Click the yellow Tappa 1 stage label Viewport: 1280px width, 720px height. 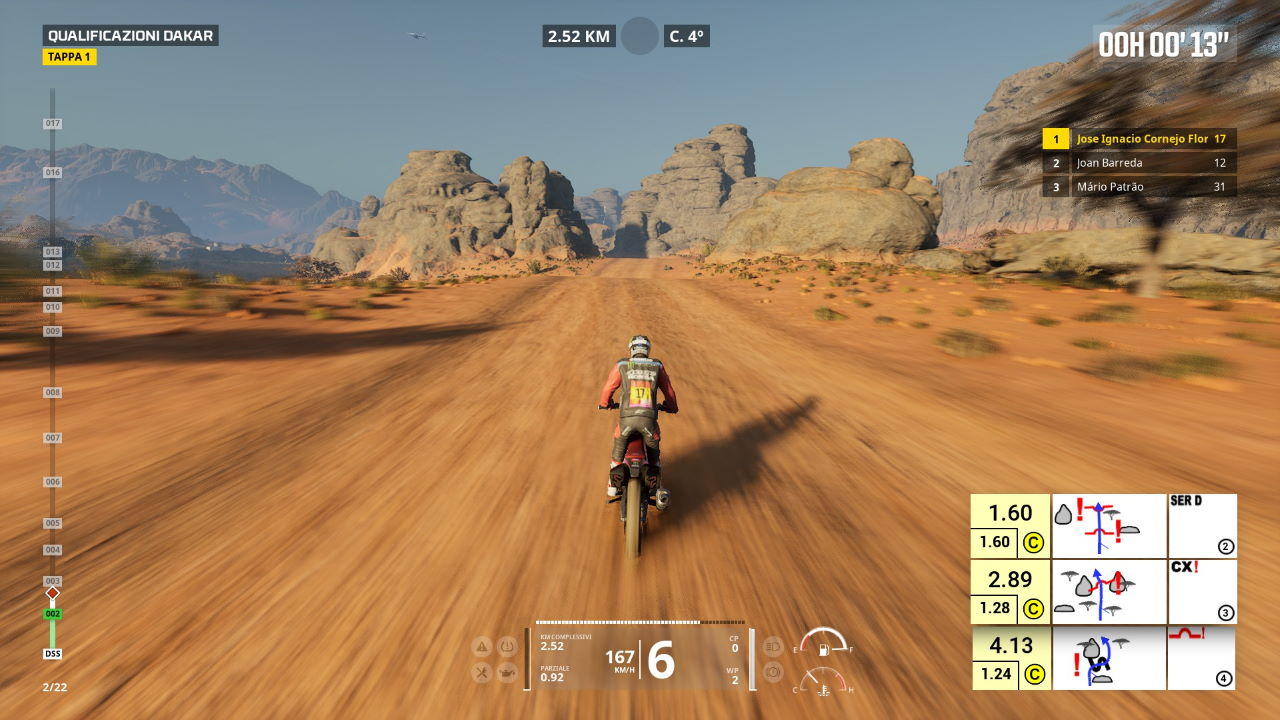pyautogui.click(x=69, y=57)
